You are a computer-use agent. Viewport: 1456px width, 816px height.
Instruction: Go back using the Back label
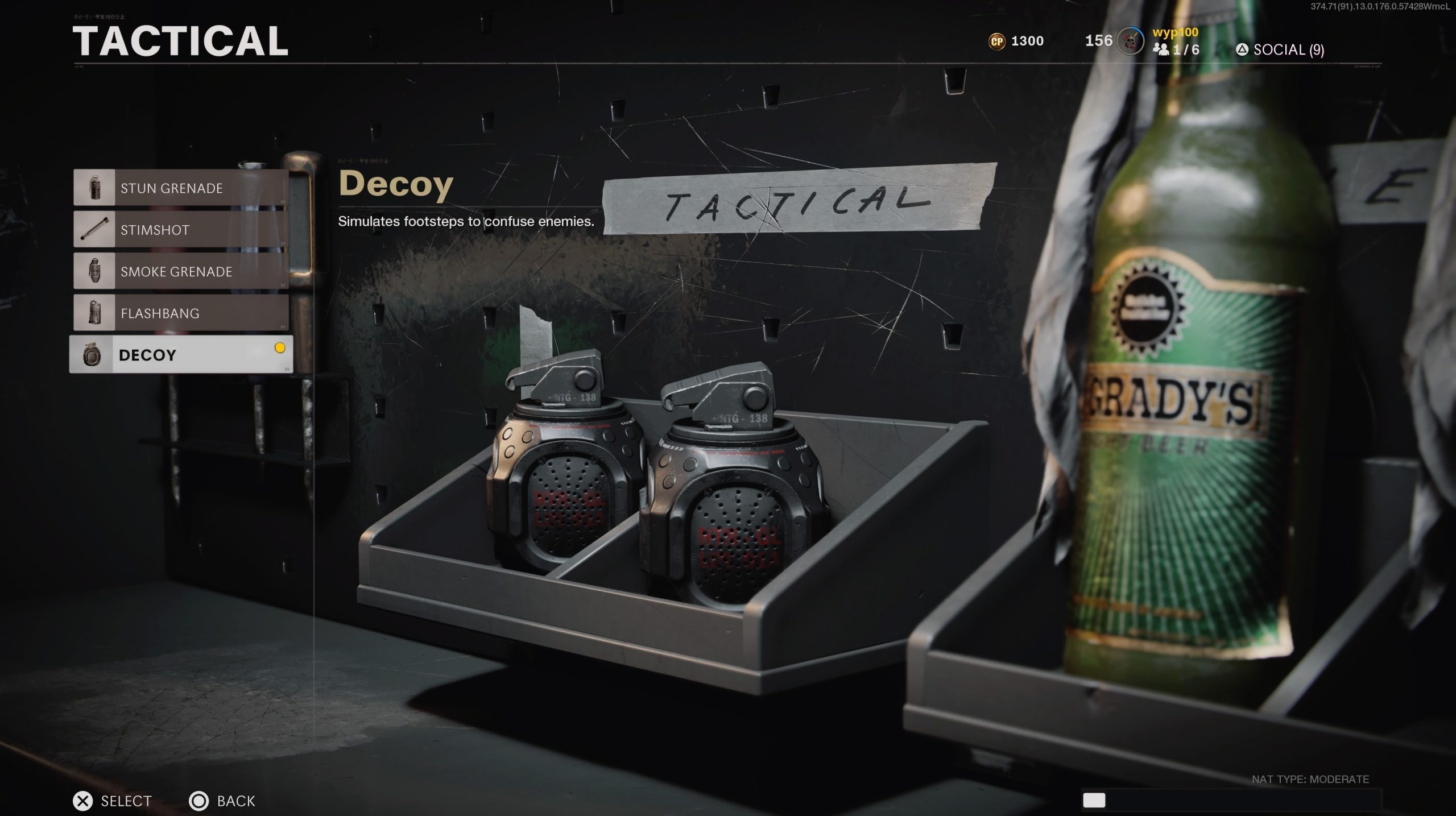point(235,801)
